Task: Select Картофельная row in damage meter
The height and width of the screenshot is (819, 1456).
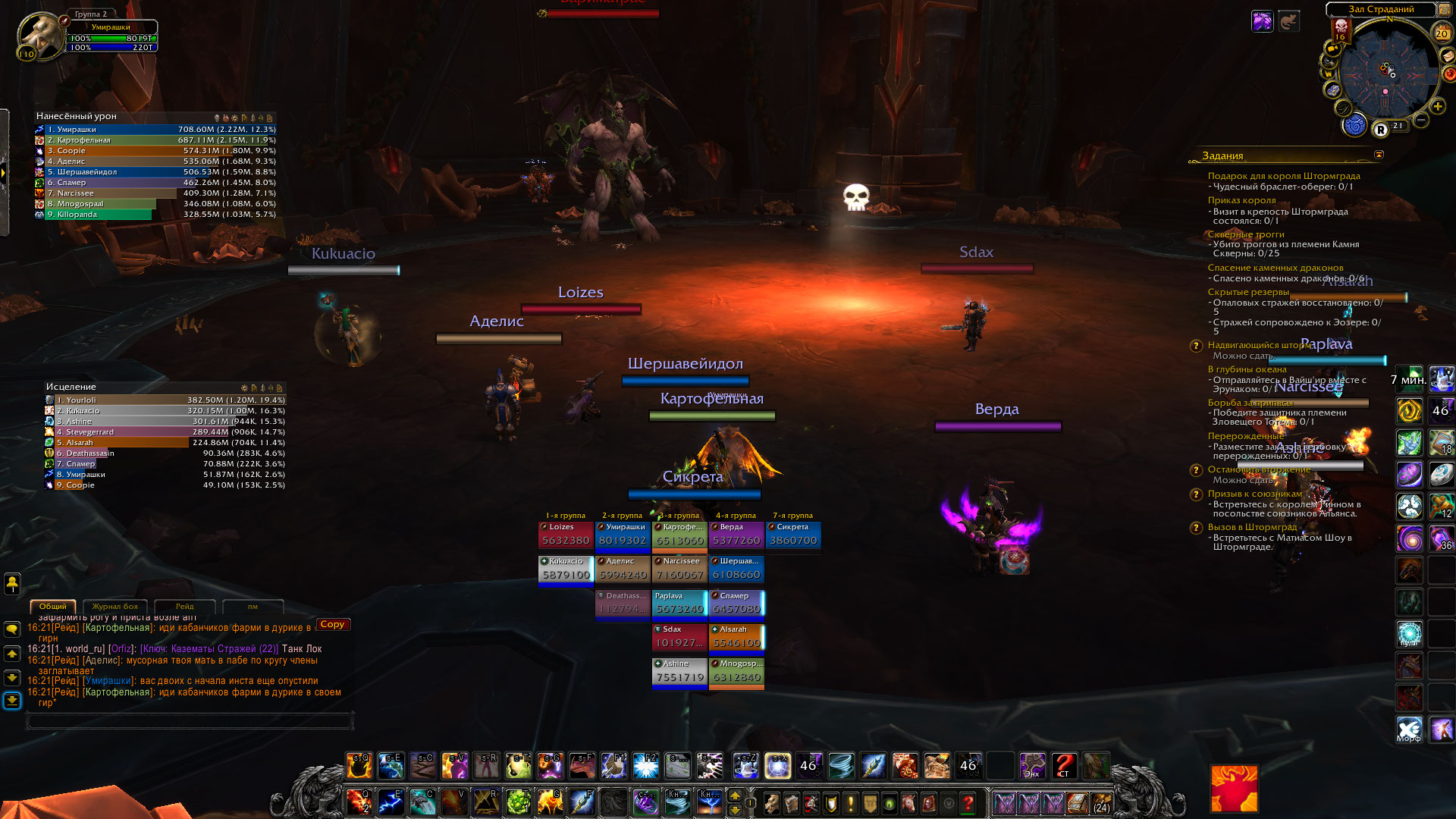Action: (155, 140)
